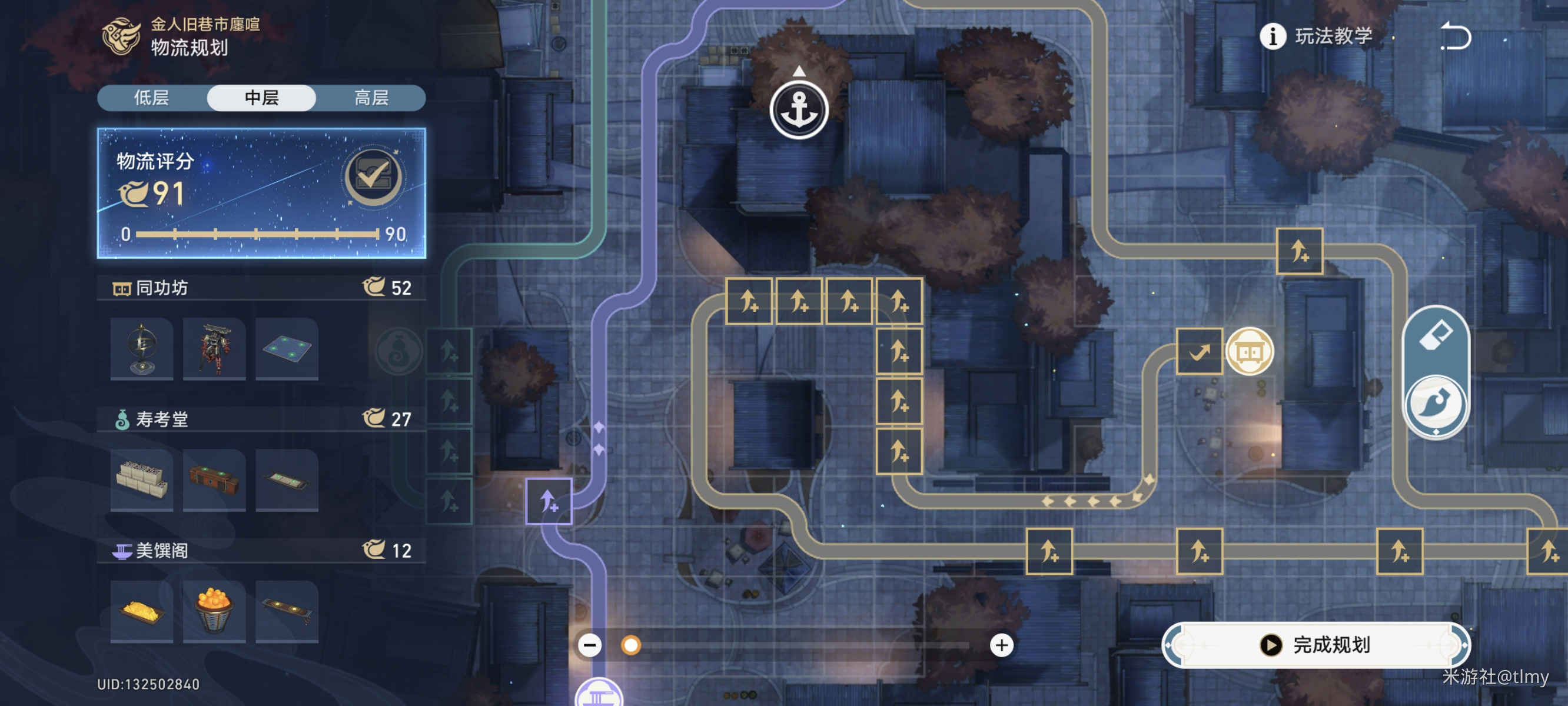
Task: Click the purple route upgrade node
Action: [x=549, y=501]
